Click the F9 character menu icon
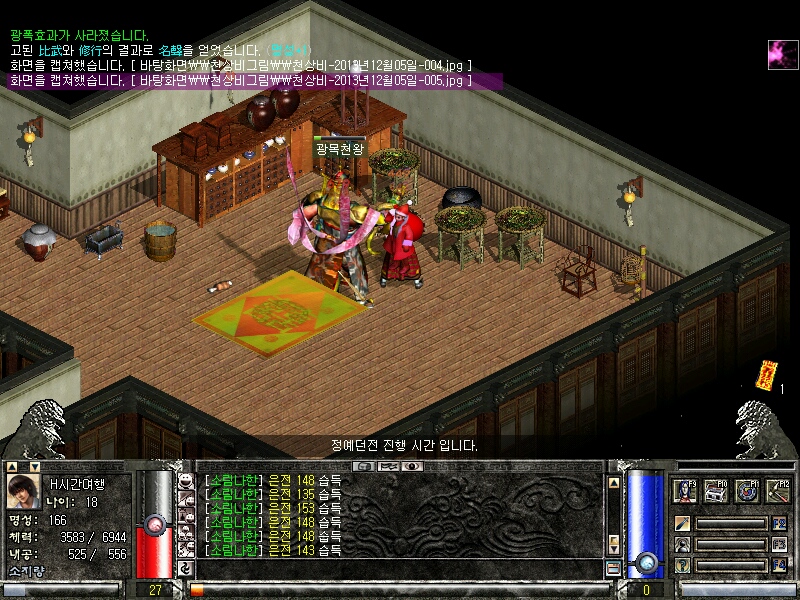 686,490
